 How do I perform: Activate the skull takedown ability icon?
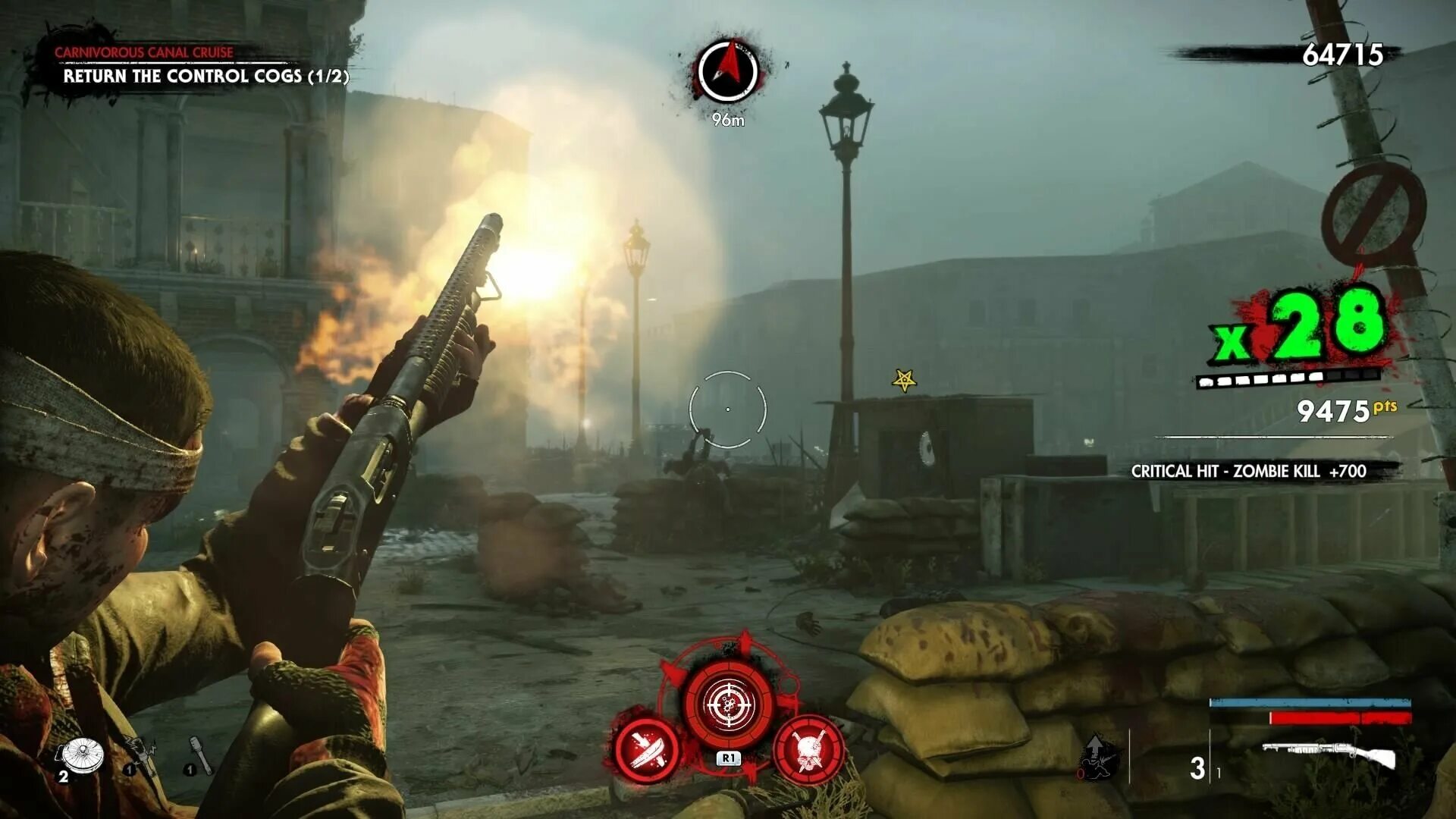pos(808,750)
